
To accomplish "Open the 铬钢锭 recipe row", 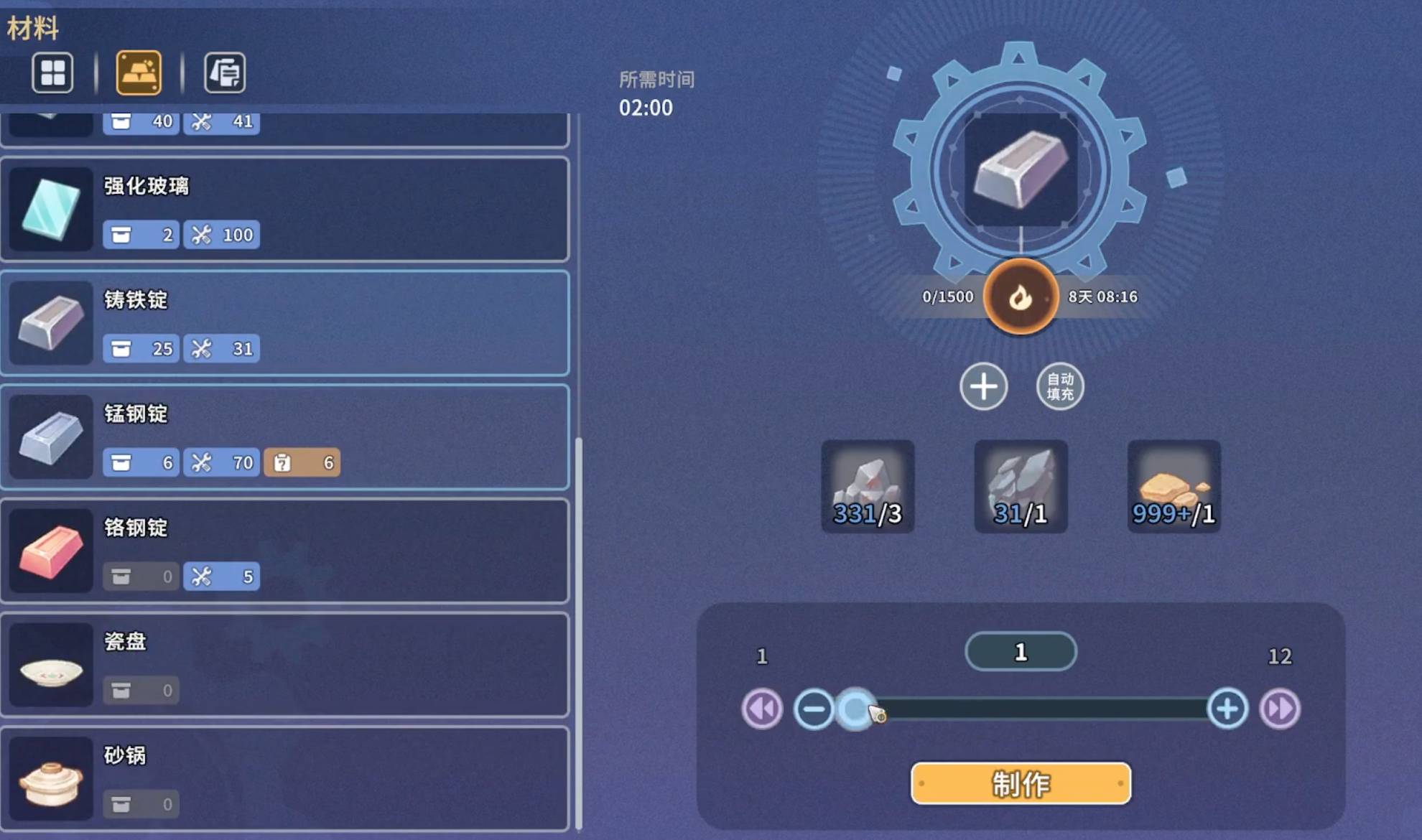I will (x=284, y=551).
